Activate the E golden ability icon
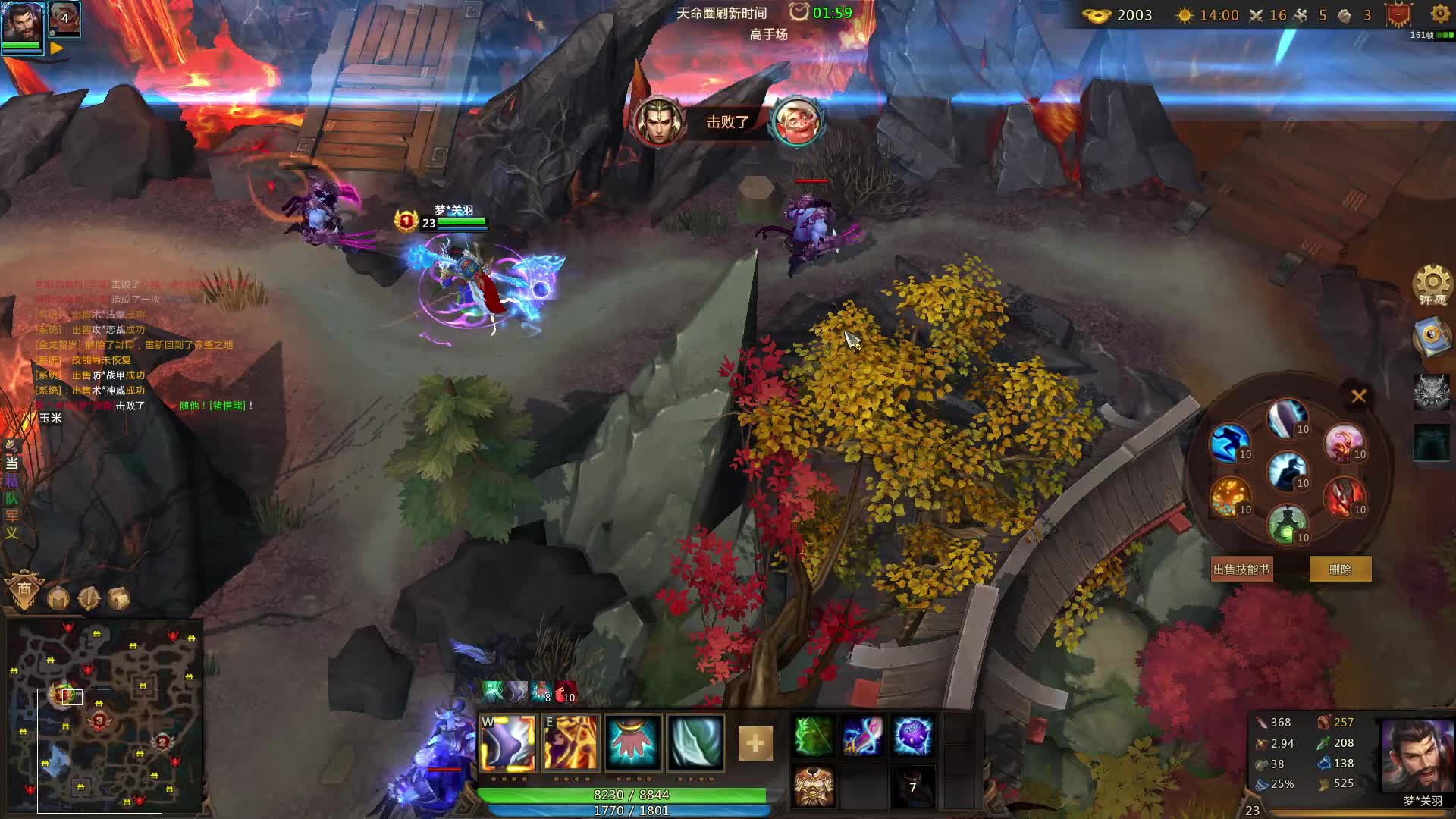 (570, 742)
